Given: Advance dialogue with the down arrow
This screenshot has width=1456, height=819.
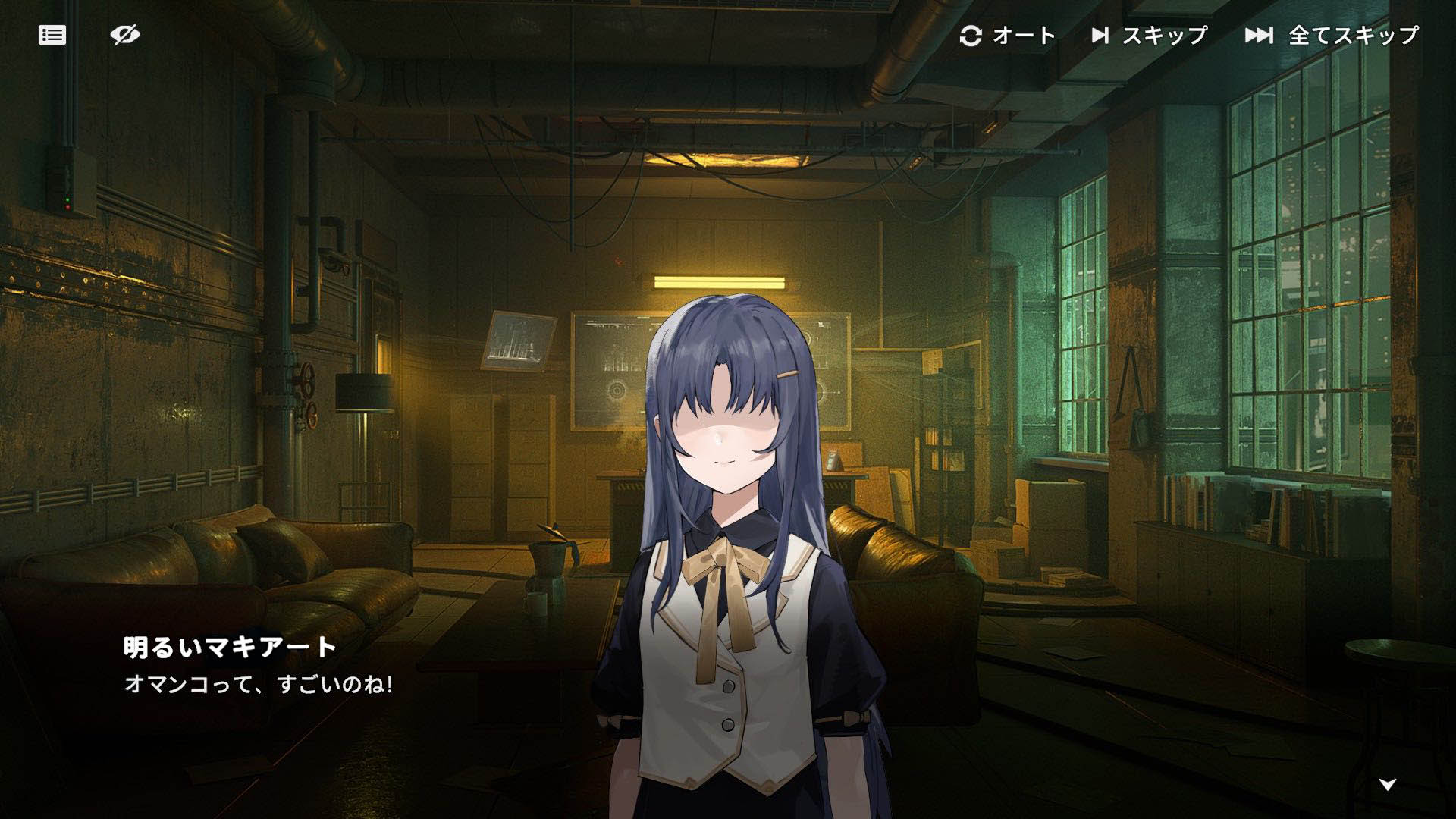Looking at the screenshot, I should click(1387, 785).
